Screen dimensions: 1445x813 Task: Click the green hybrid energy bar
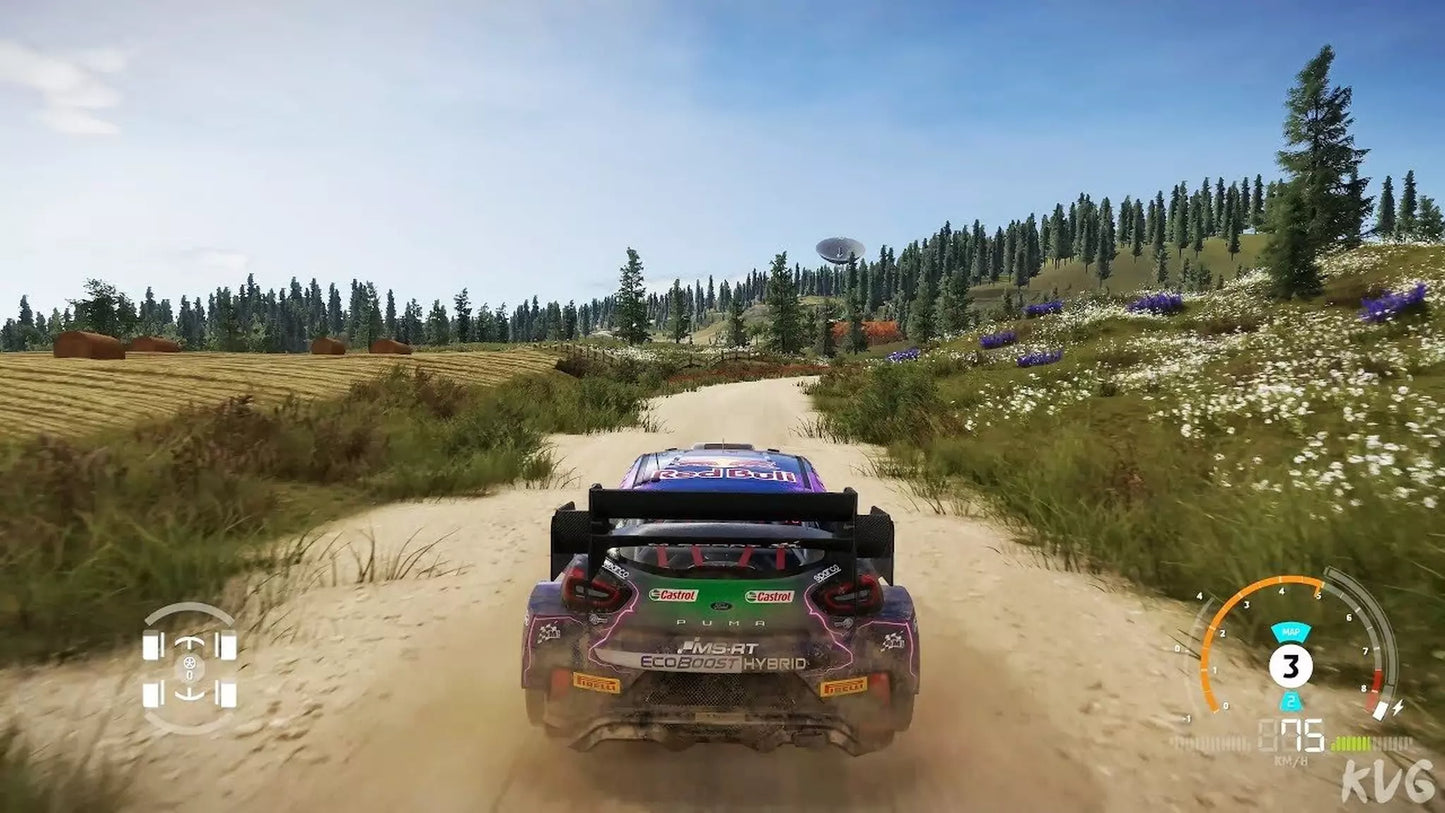(x=1354, y=742)
